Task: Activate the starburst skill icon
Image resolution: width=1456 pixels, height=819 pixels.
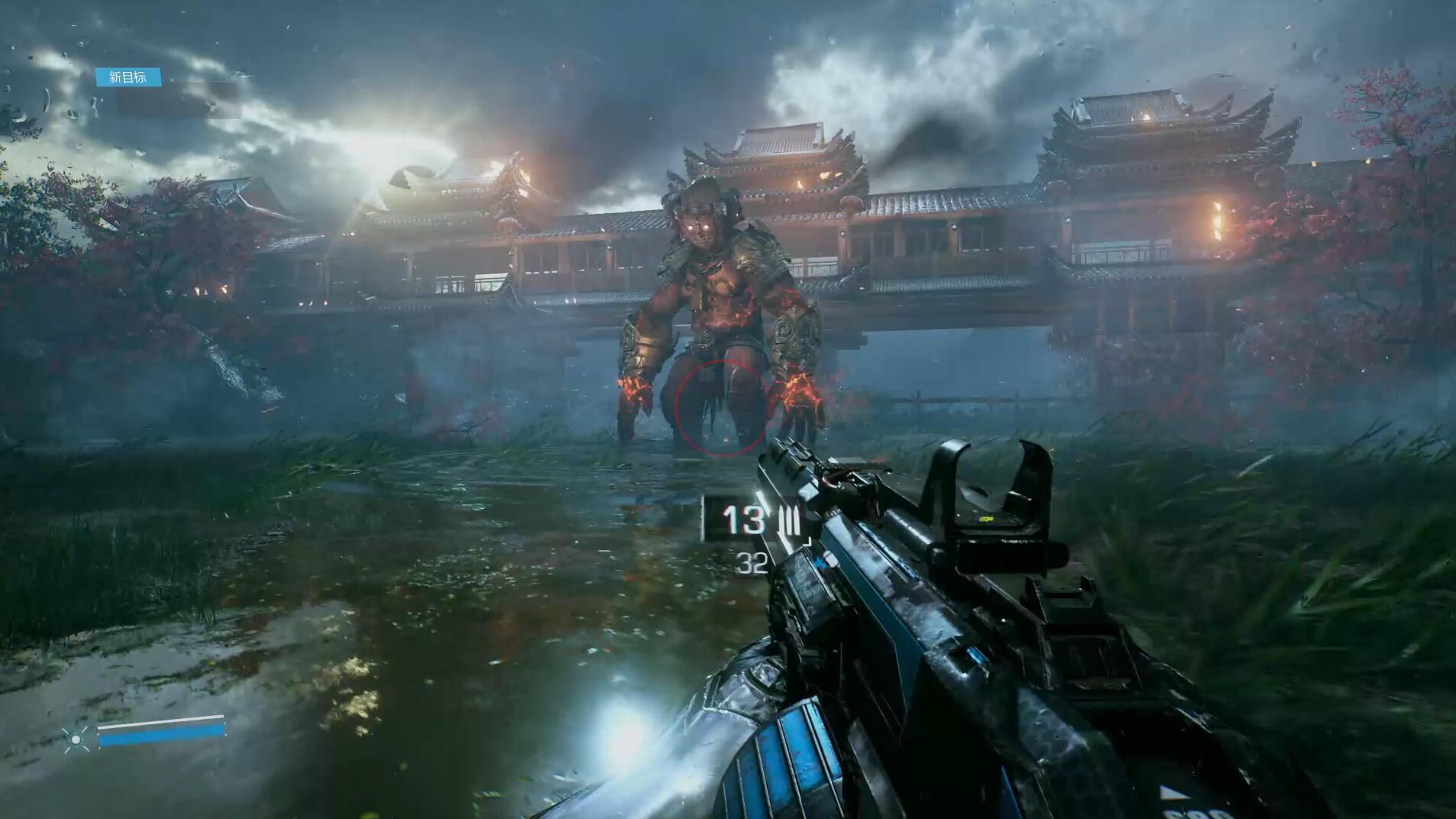Action: (x=76, y=739)
